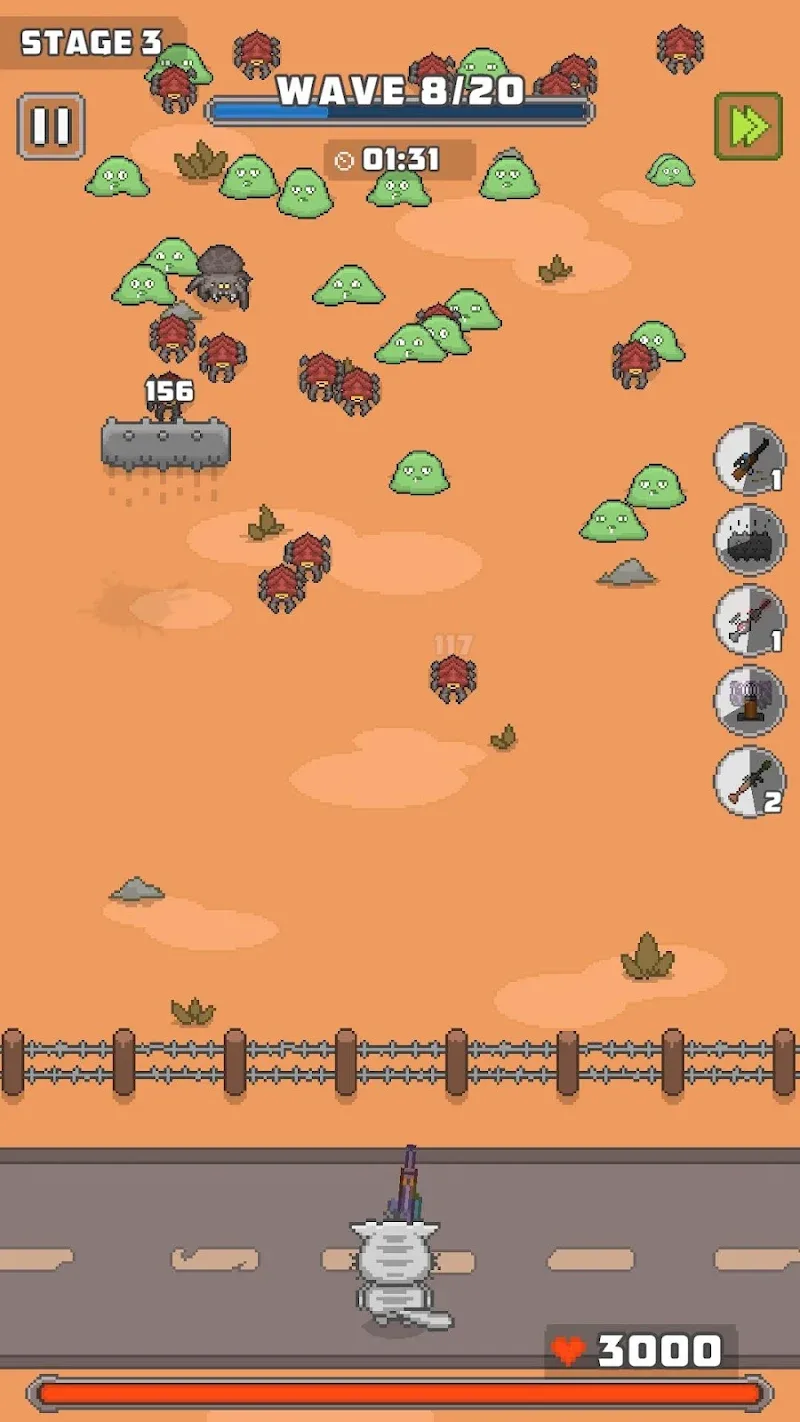This screenshot has width=800, height=1422.
Task: Select the scoped rifle weapon icon
Action: [x=749, y=459]
